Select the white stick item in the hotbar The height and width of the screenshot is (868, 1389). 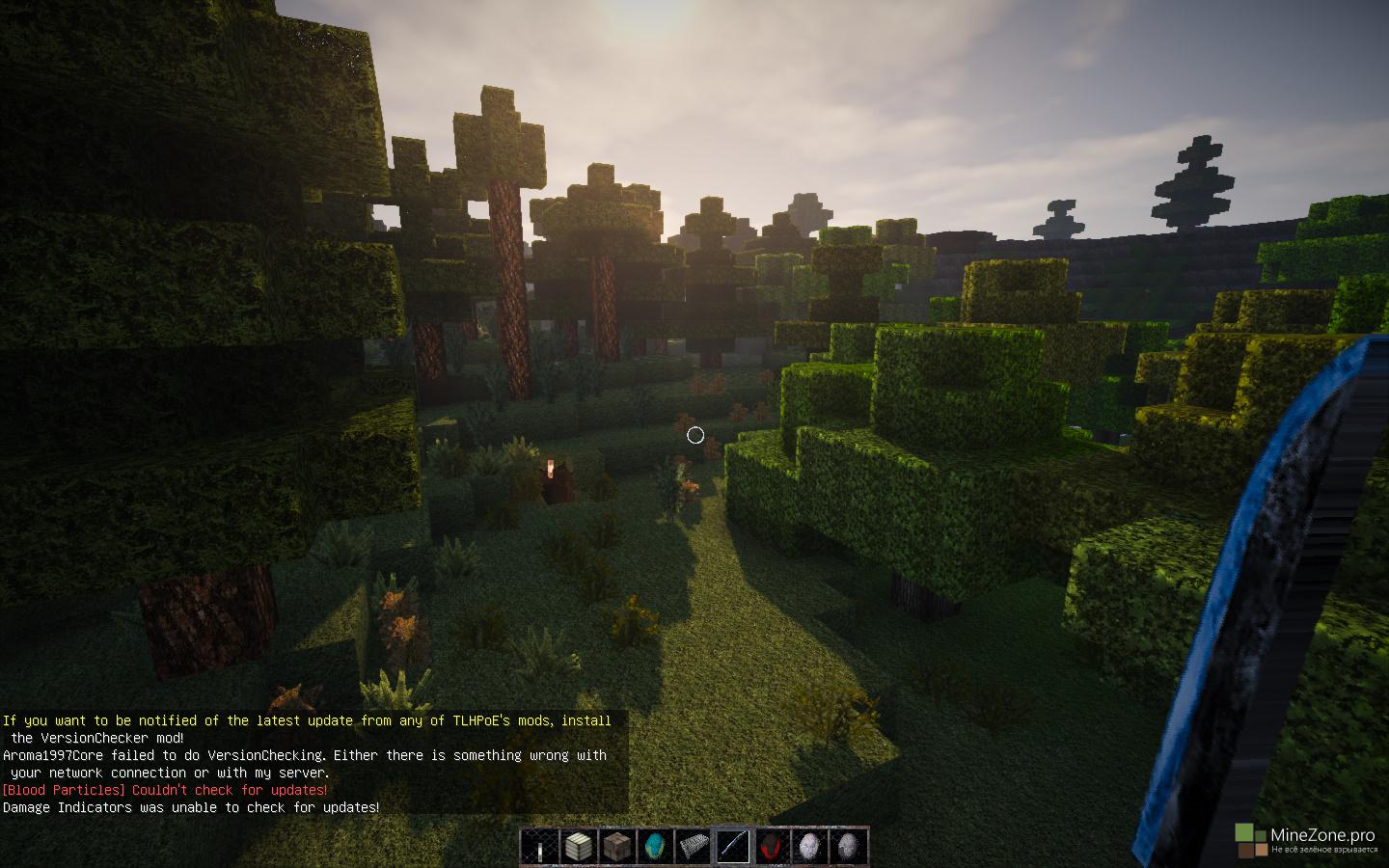pyautogui.click(x=539, y=847)
